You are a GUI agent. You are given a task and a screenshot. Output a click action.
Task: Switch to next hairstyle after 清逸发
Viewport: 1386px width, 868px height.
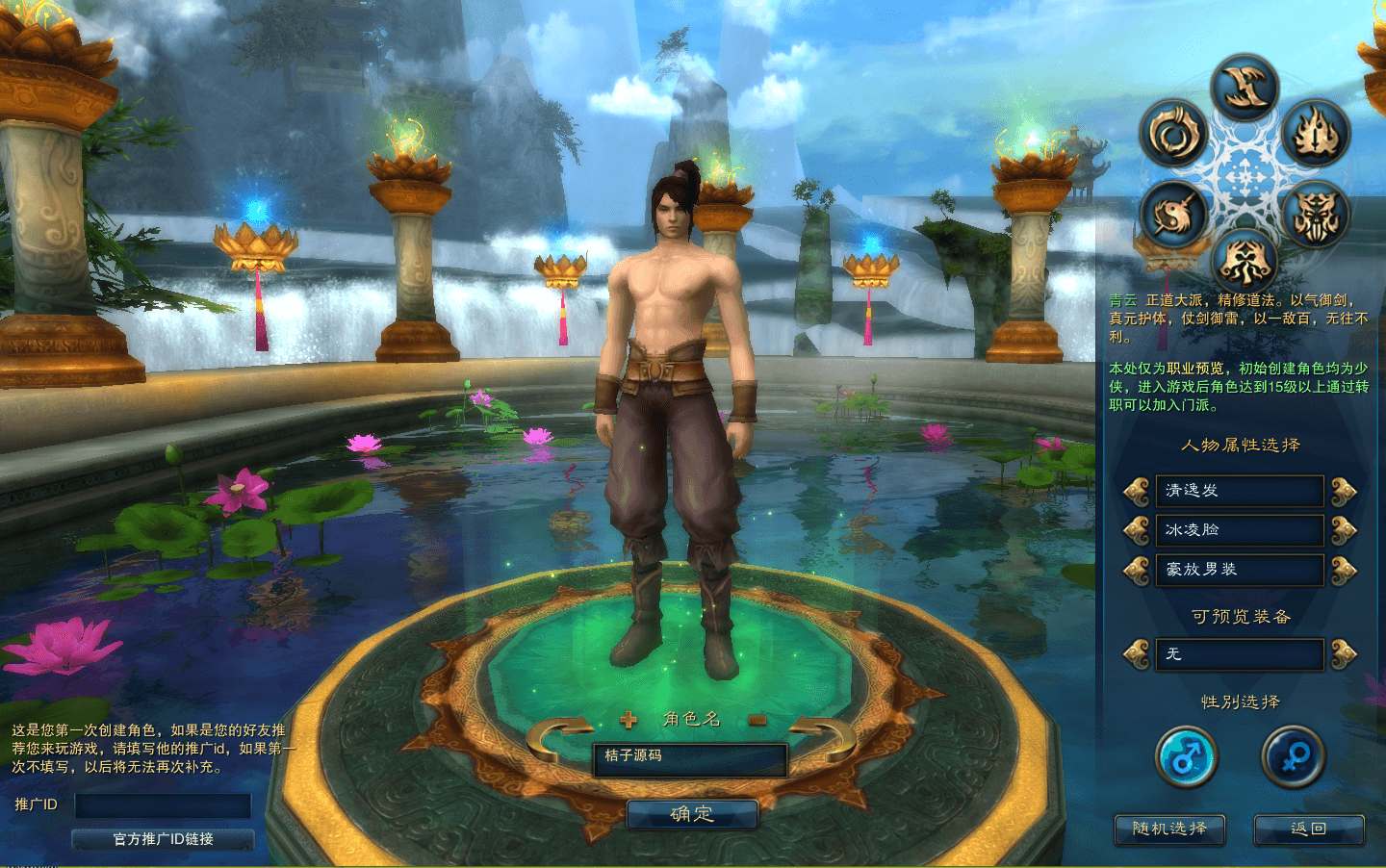(1344, 492)
